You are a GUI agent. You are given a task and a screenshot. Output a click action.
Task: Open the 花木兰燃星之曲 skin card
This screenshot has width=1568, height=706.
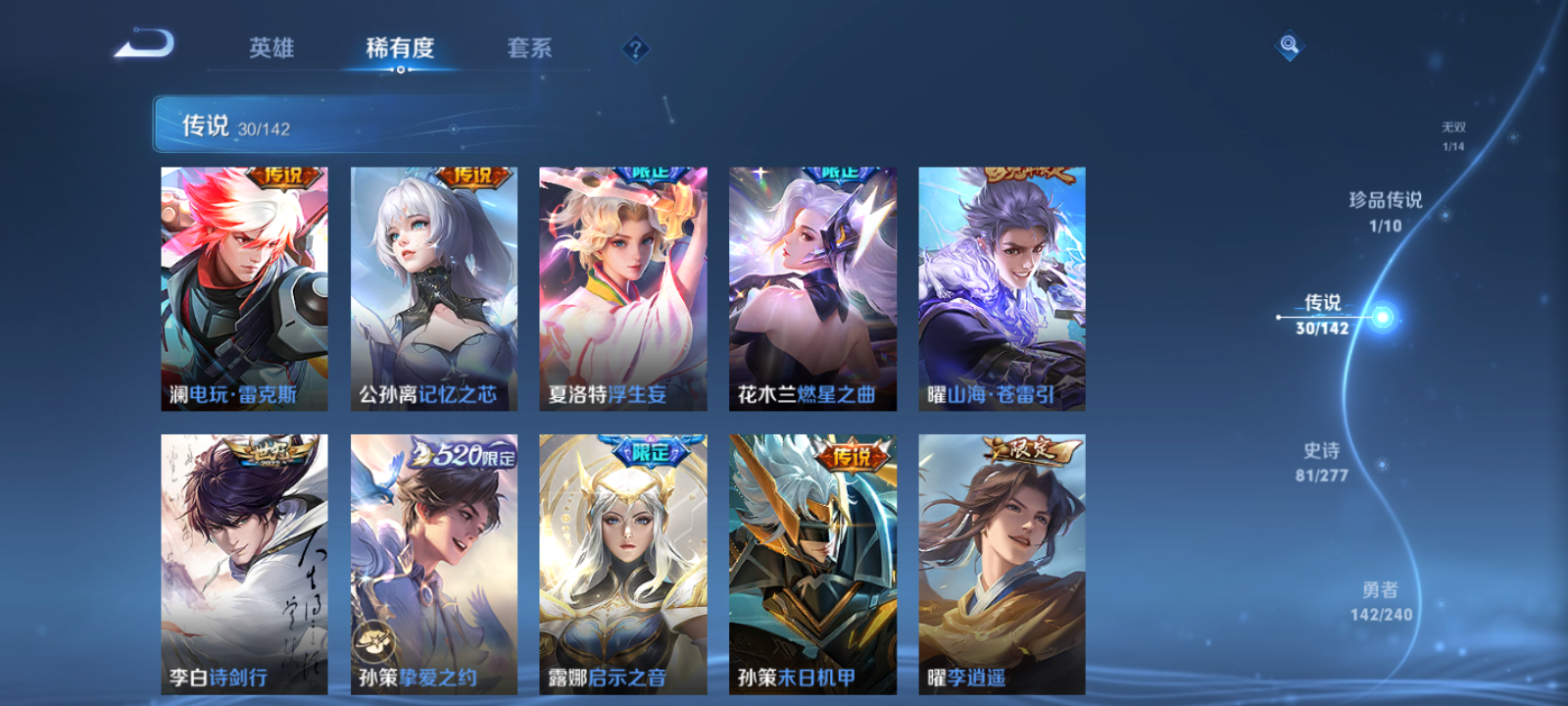[x=811, y=286]
